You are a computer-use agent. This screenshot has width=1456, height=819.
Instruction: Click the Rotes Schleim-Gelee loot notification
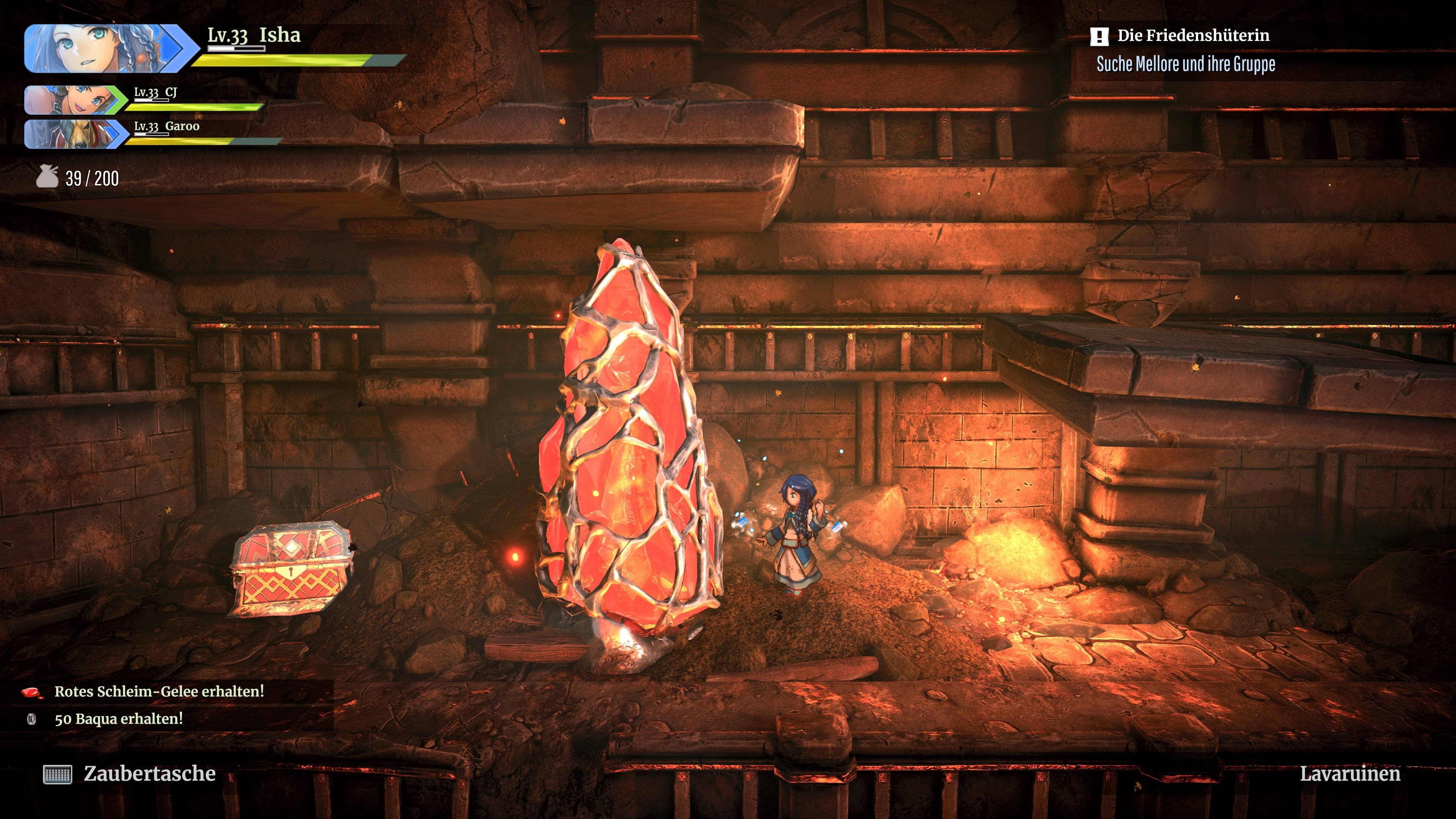coord(159,691)
